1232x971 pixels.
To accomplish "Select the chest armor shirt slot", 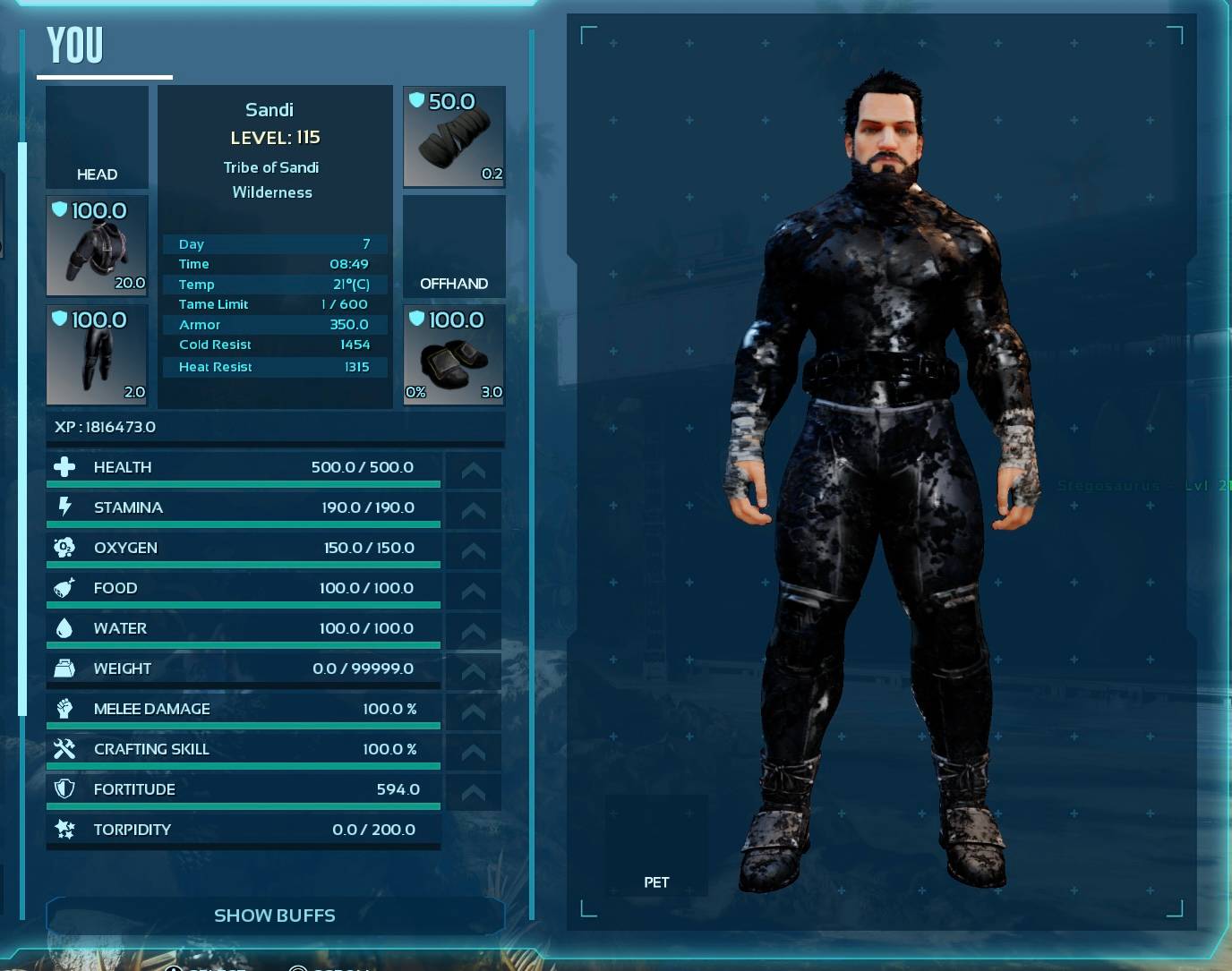I will tap(97, 246).
